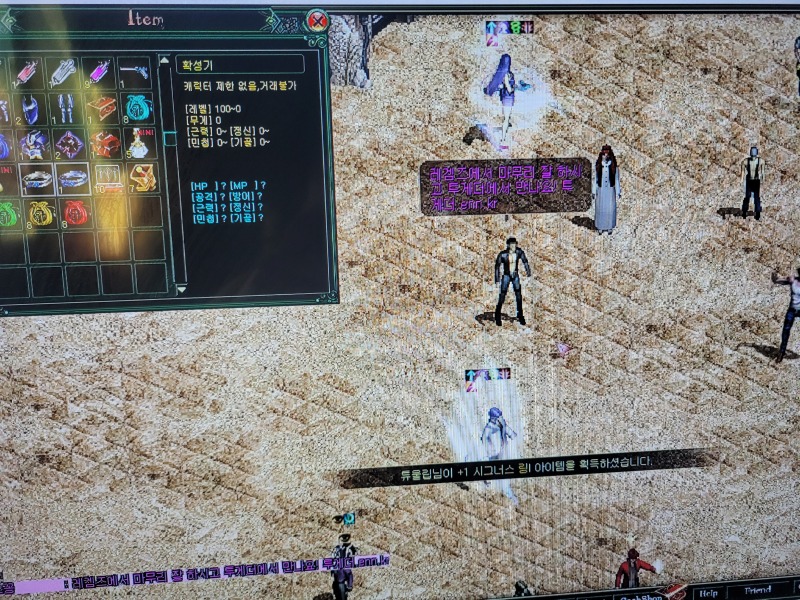Select the cyan pouch item
Image resolution: width=800 pixels, height=600 pixels.
[x=138, y=107]
